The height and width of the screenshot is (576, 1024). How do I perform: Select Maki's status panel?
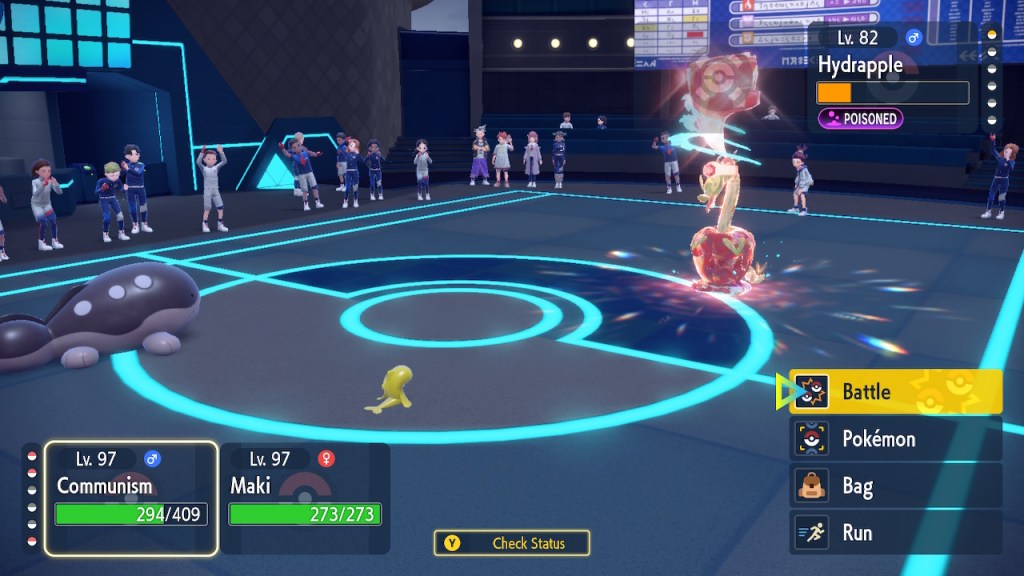click(x=305, y=497)
